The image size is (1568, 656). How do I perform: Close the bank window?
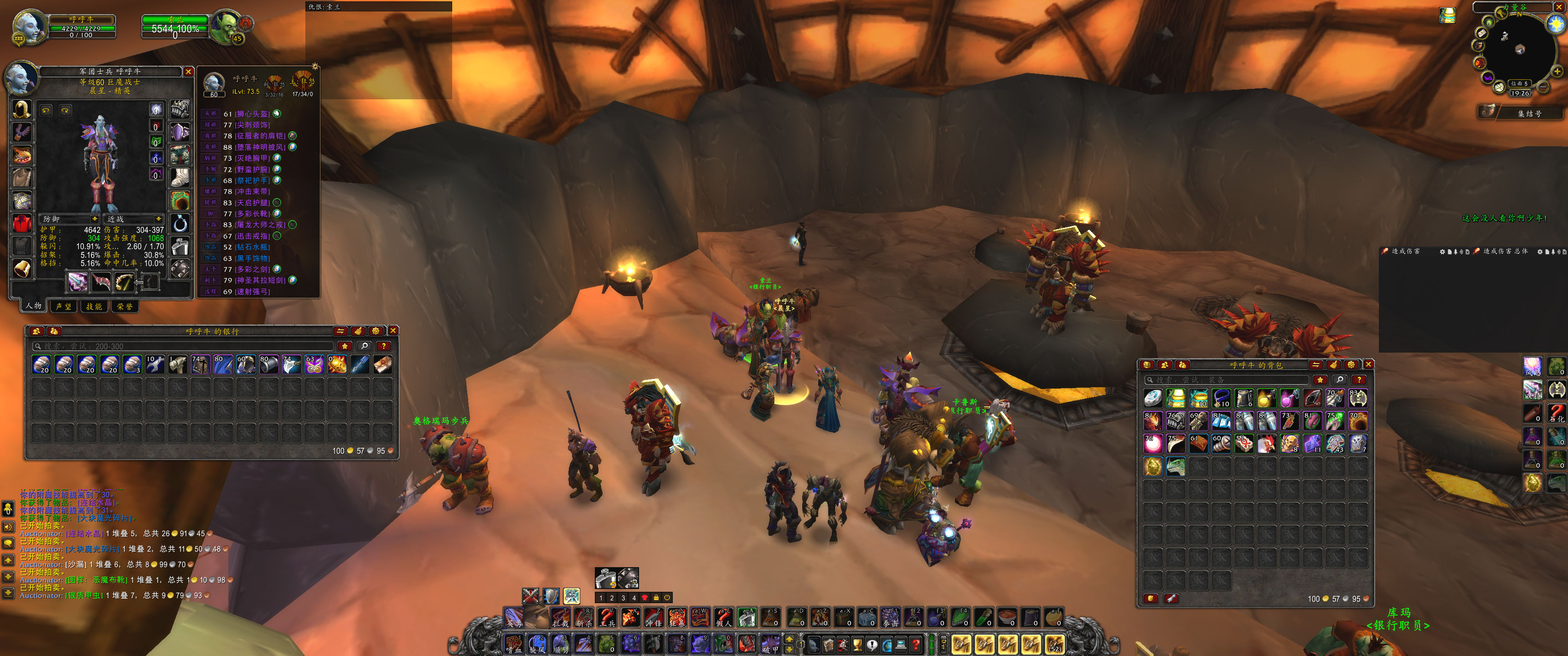click(393, 330)
